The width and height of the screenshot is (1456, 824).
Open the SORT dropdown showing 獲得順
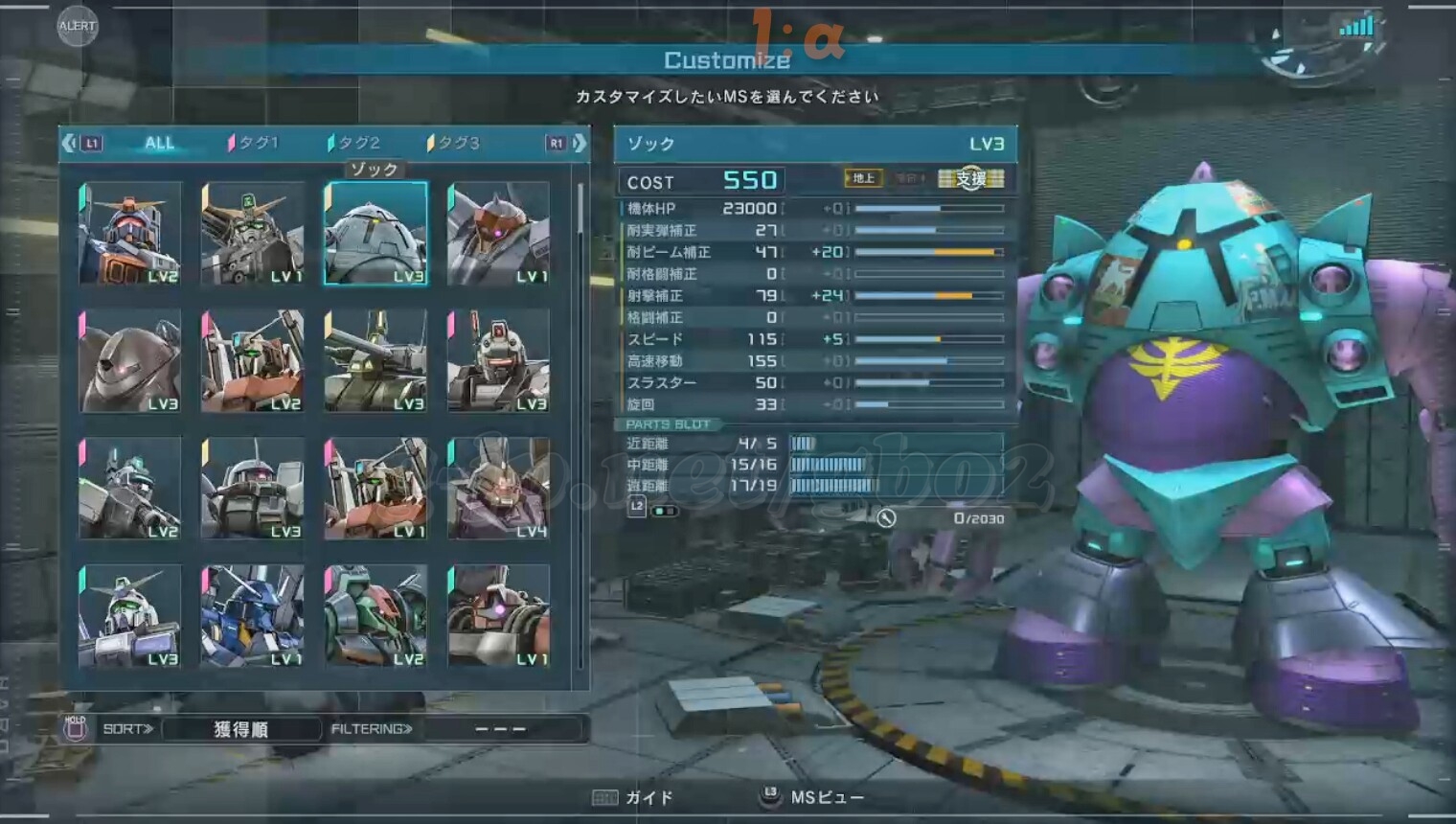240,729
